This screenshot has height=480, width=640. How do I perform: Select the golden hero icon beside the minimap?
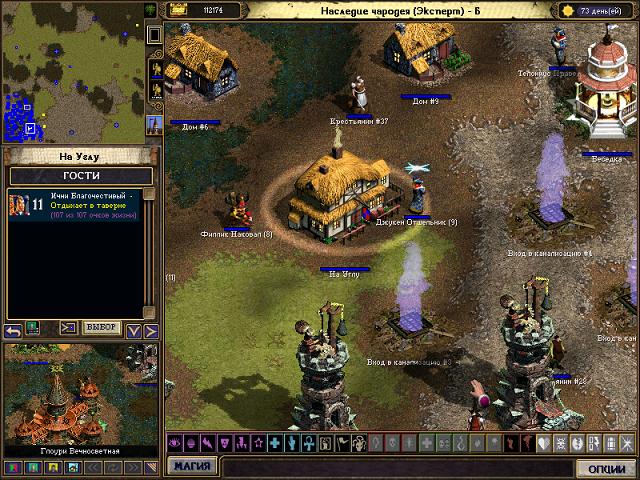pos(155,70)
